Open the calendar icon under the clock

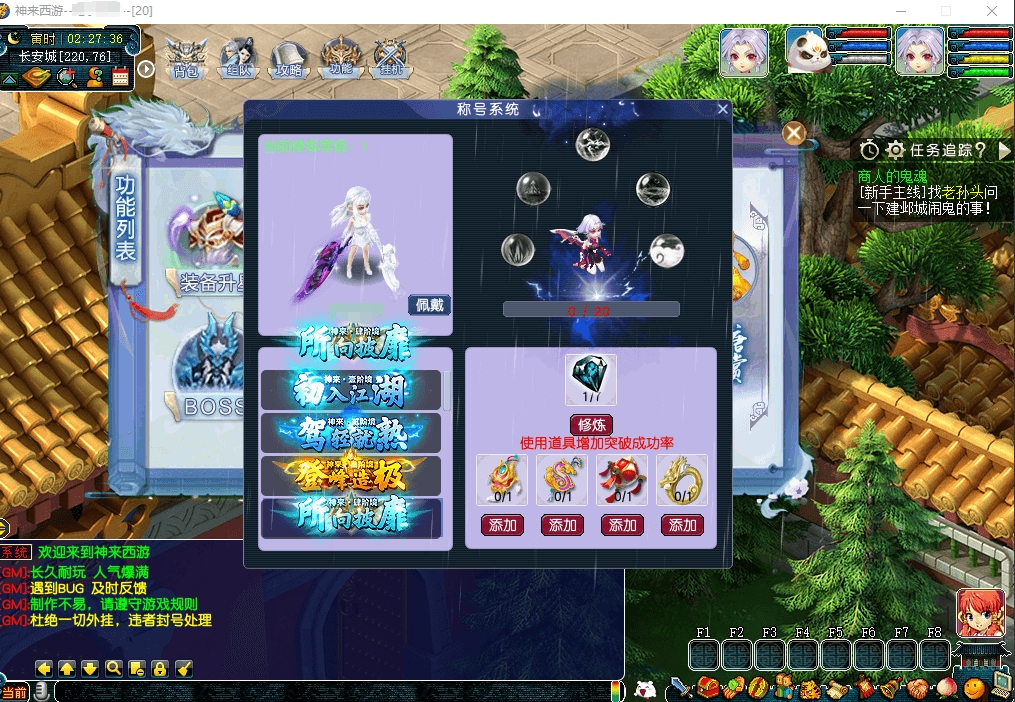(x=121, y=76)
